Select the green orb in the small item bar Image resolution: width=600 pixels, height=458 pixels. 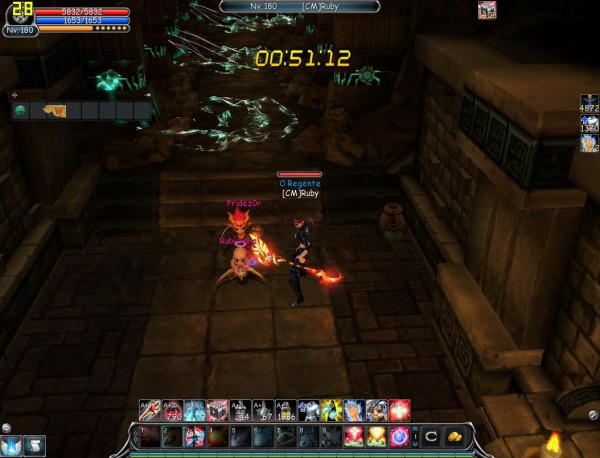pos(20,110)
